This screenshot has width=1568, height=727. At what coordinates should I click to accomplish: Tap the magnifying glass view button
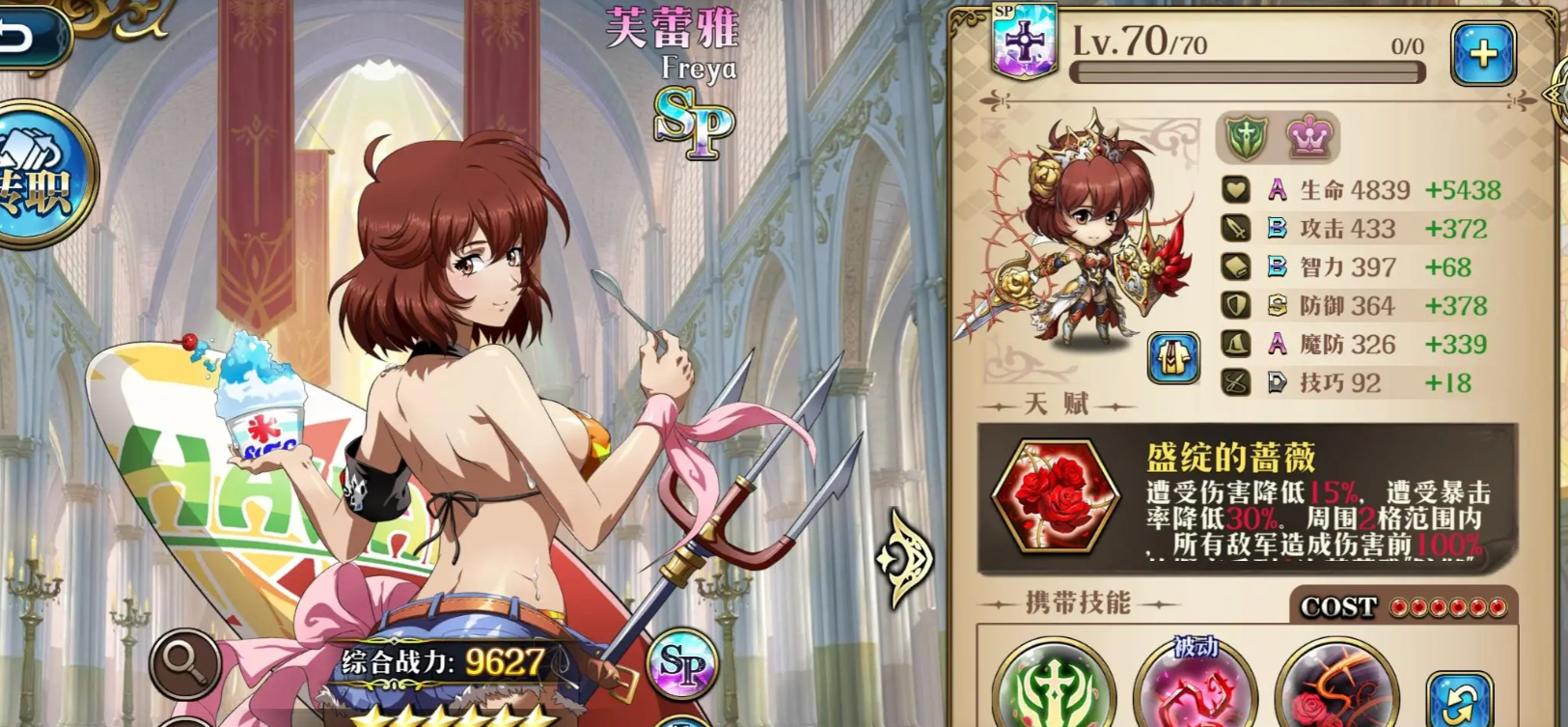click(x=184, y=664)
